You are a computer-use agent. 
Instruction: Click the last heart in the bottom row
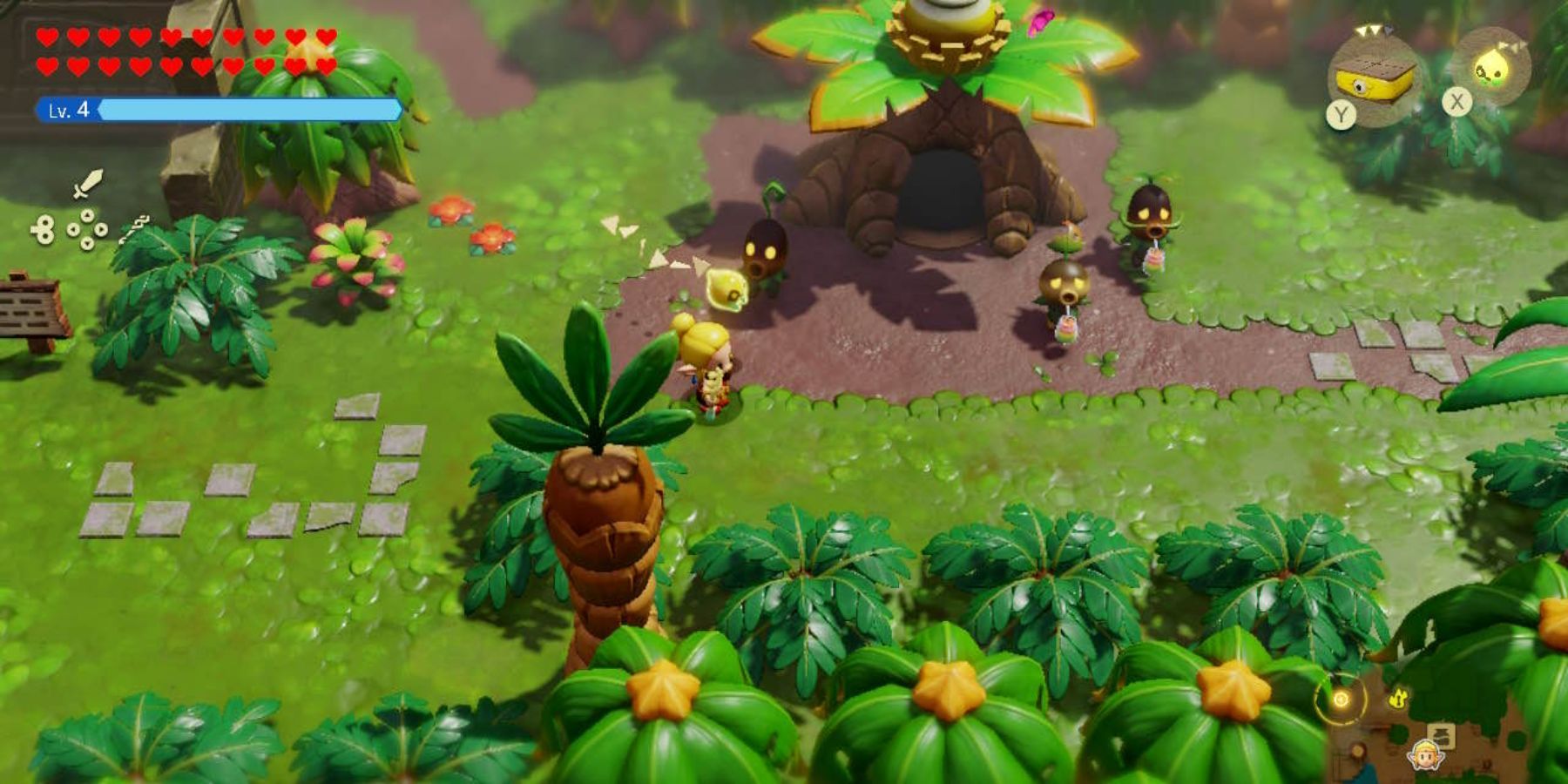coord(324,64)
